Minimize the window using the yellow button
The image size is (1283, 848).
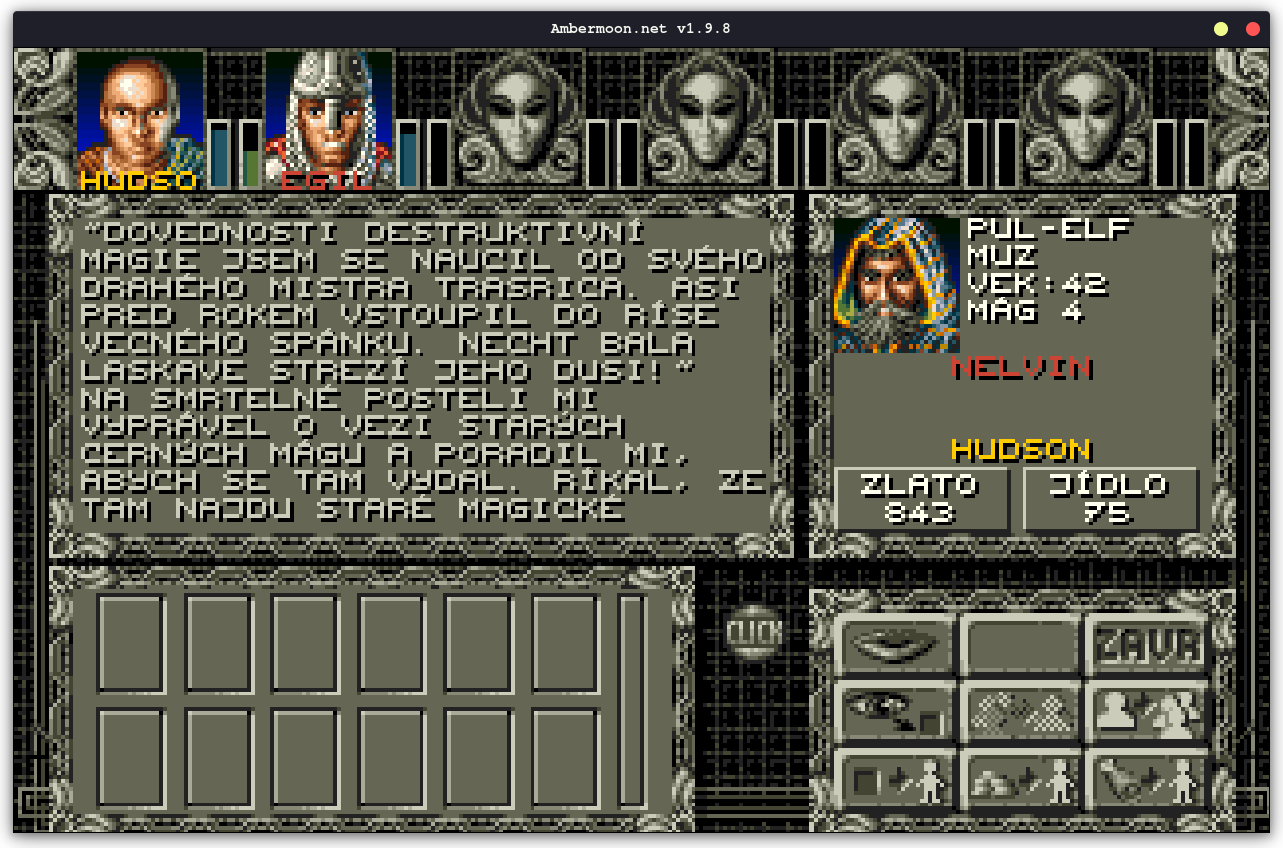(1221, 29)
